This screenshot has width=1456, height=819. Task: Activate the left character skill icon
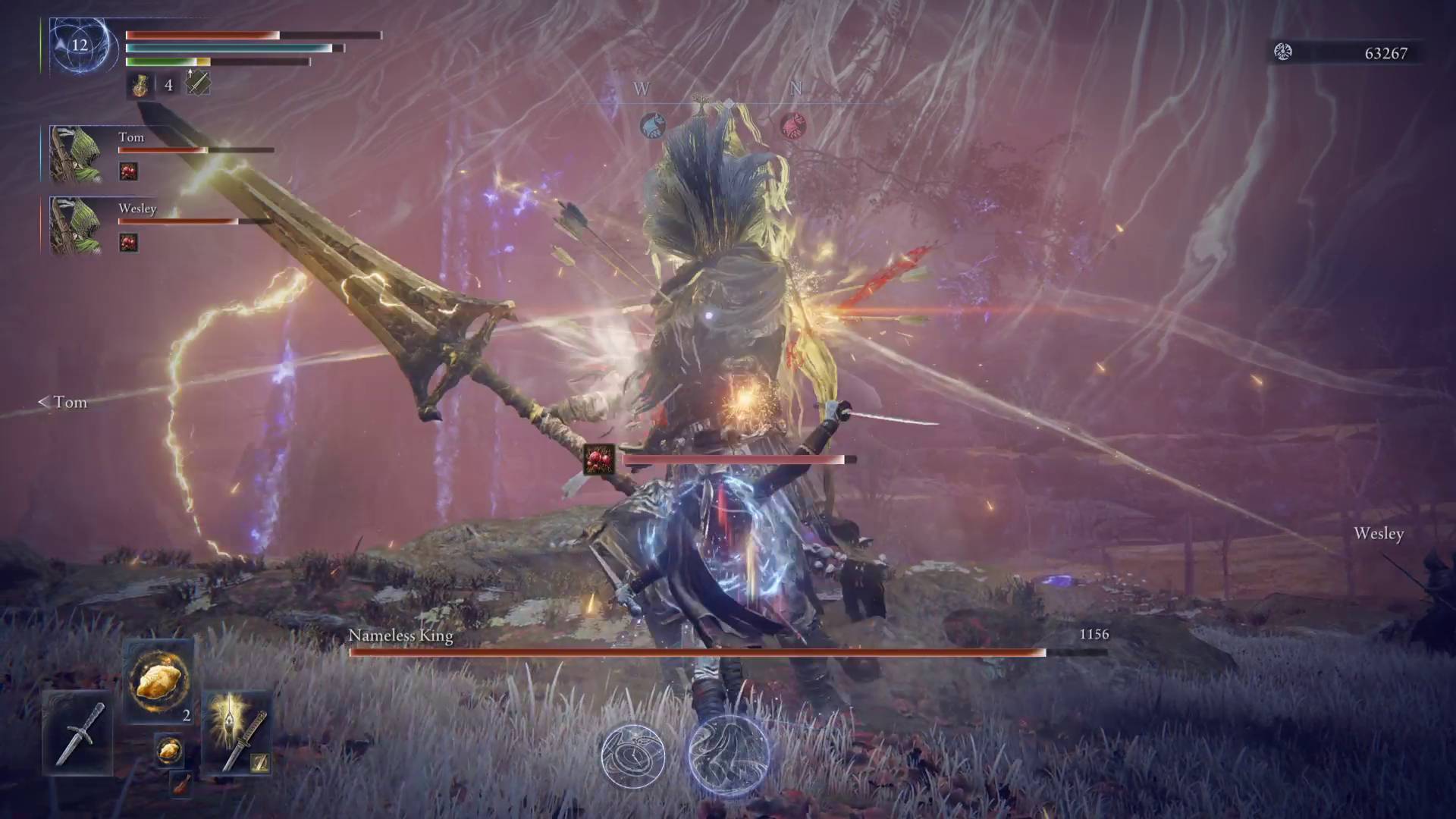(633, 755)
